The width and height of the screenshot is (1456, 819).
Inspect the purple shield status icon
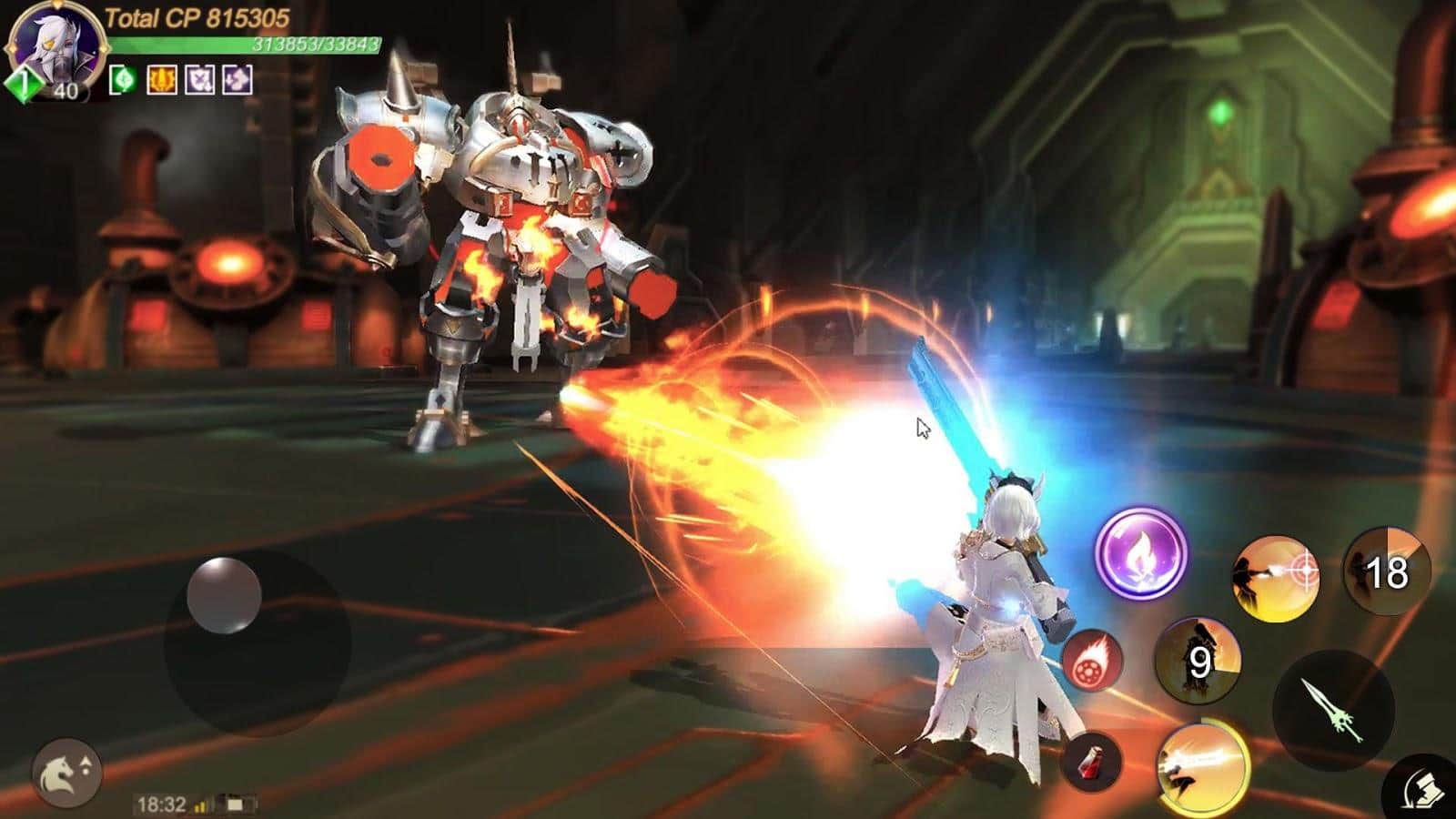(200, 80)
